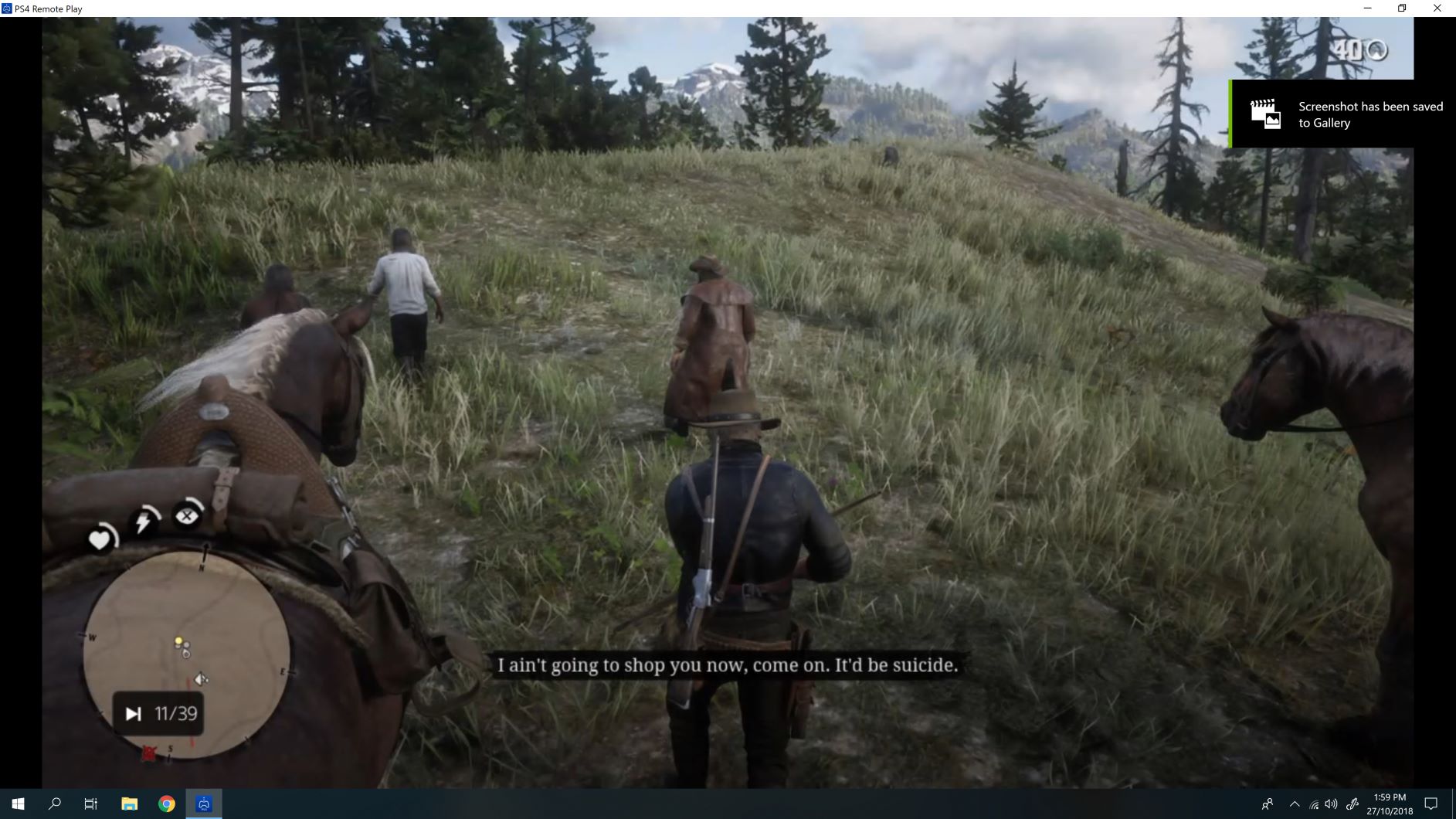Open Google Chrome from the taskbar
This screenshot has width=1456, height=819.
pos(165,804)
